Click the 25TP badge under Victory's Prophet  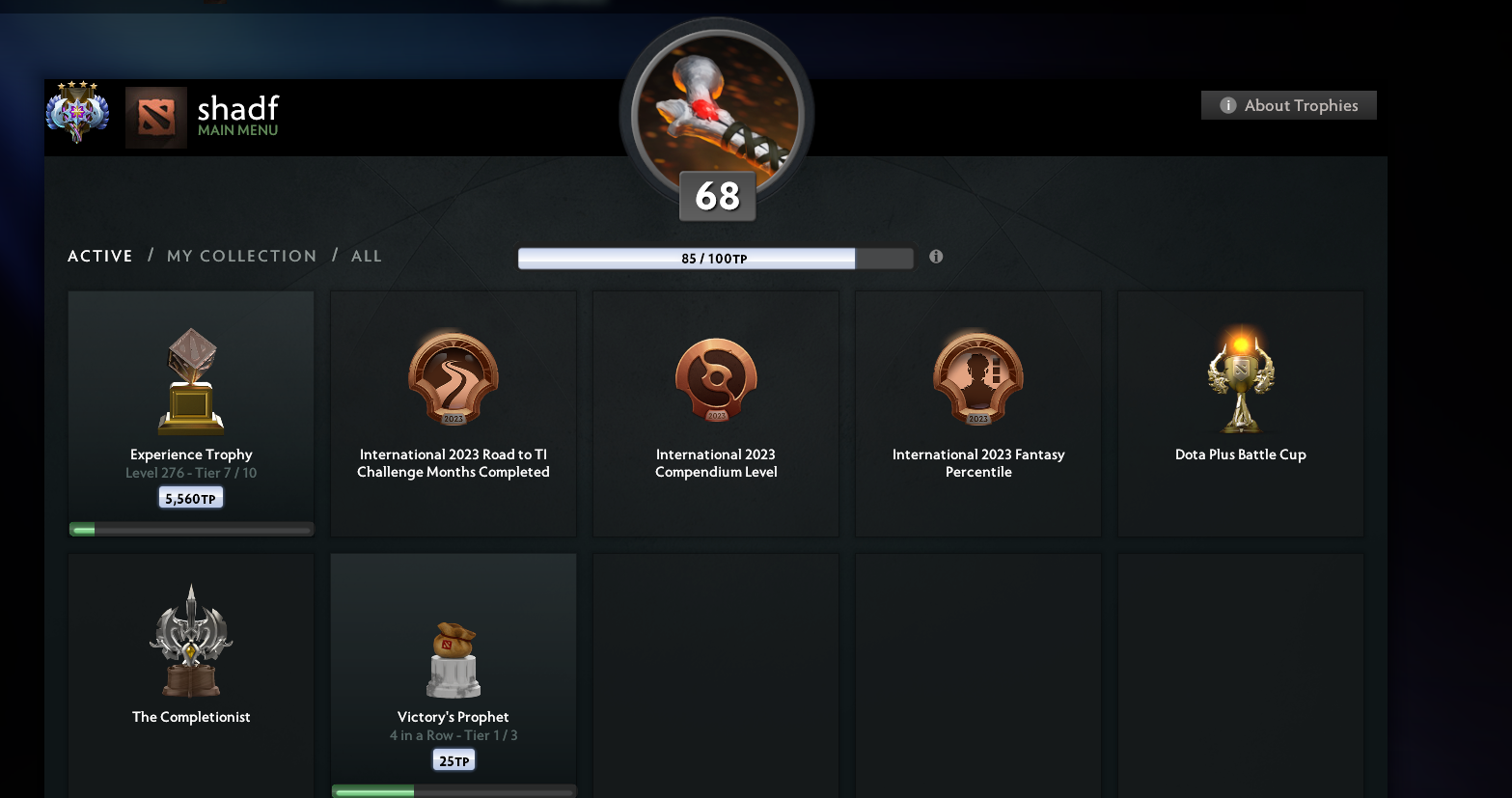tap(453, 759)
